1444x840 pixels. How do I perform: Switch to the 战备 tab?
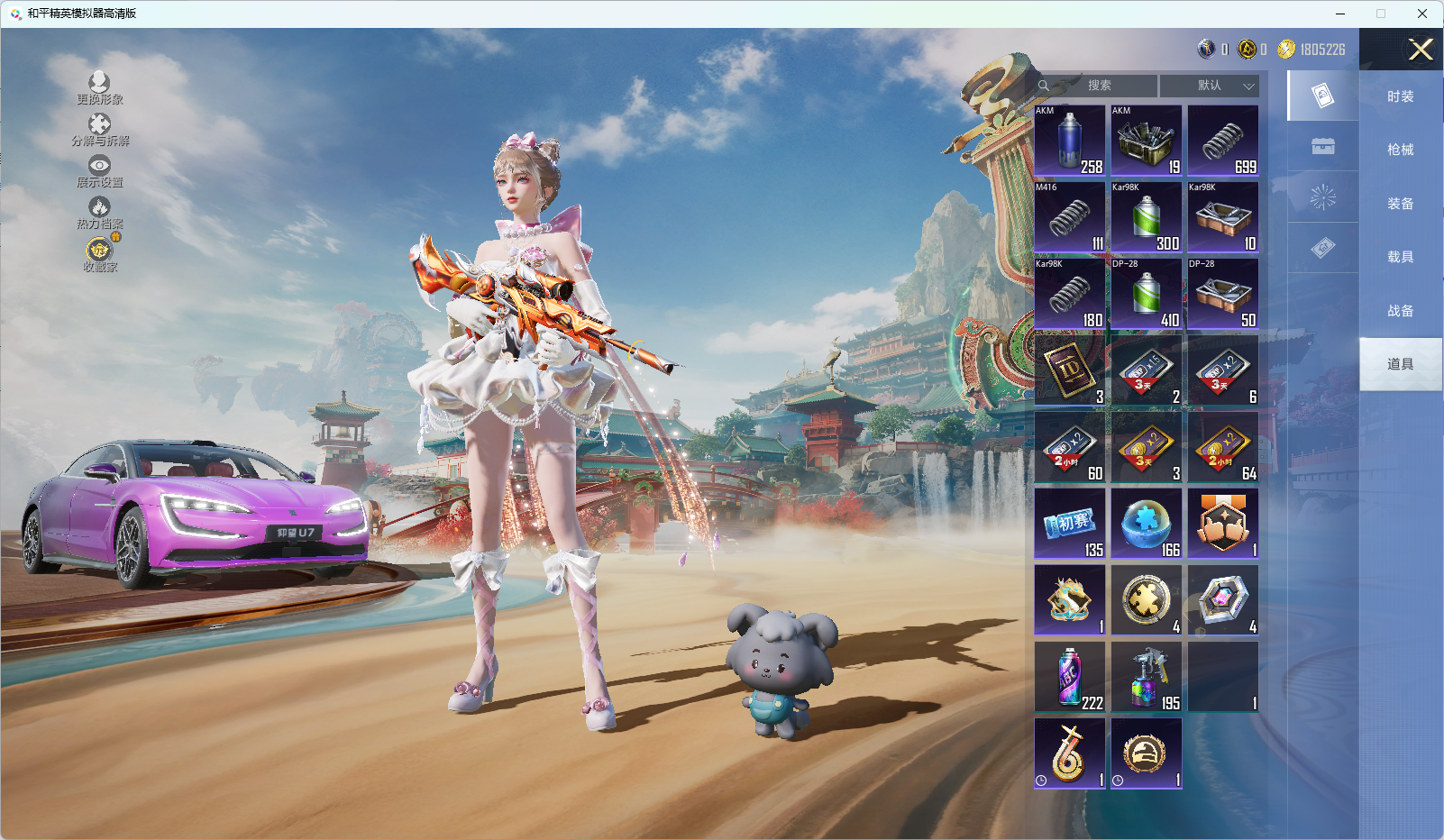click(1400, 311)
